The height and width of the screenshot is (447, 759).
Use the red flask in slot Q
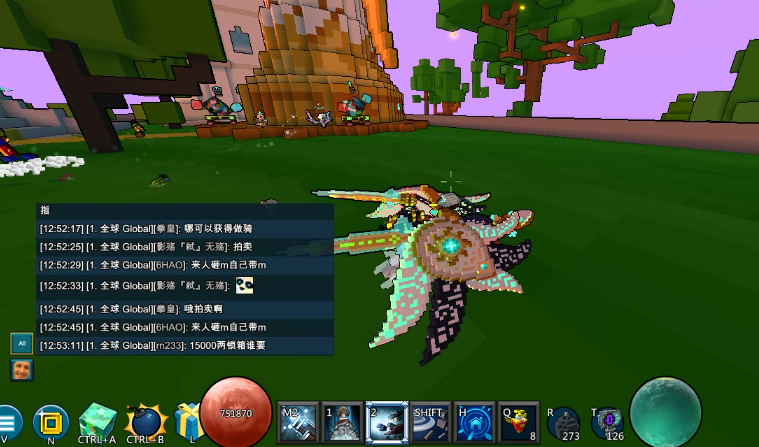click(519, 424)
